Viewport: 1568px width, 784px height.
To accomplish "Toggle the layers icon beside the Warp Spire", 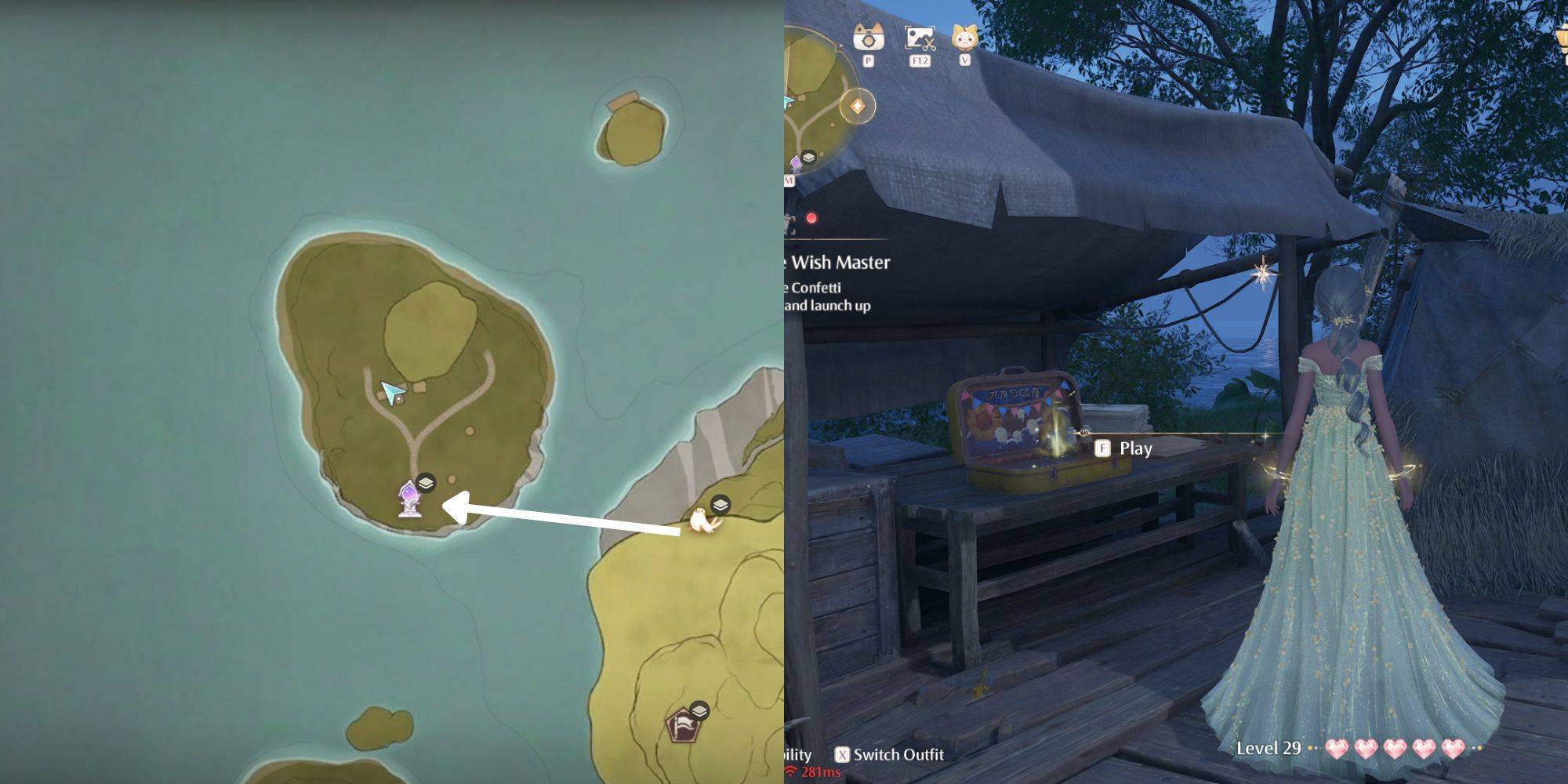I will [426, 483].
